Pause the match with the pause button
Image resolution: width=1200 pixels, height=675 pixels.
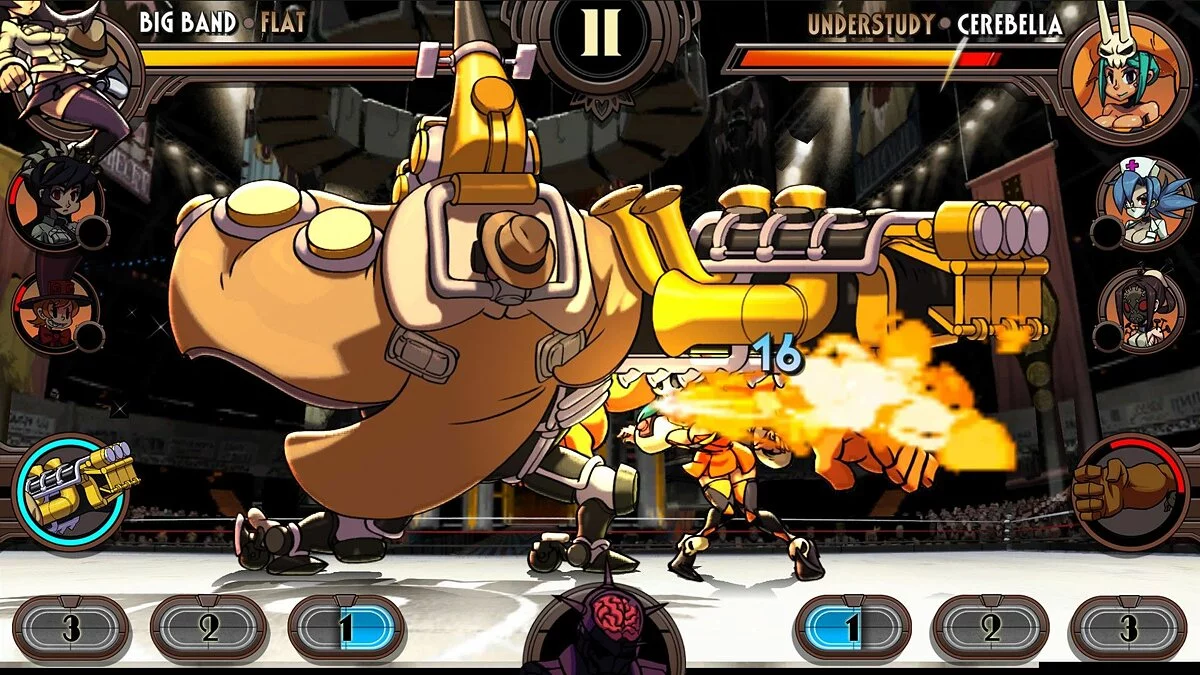[x=600, y=39]
